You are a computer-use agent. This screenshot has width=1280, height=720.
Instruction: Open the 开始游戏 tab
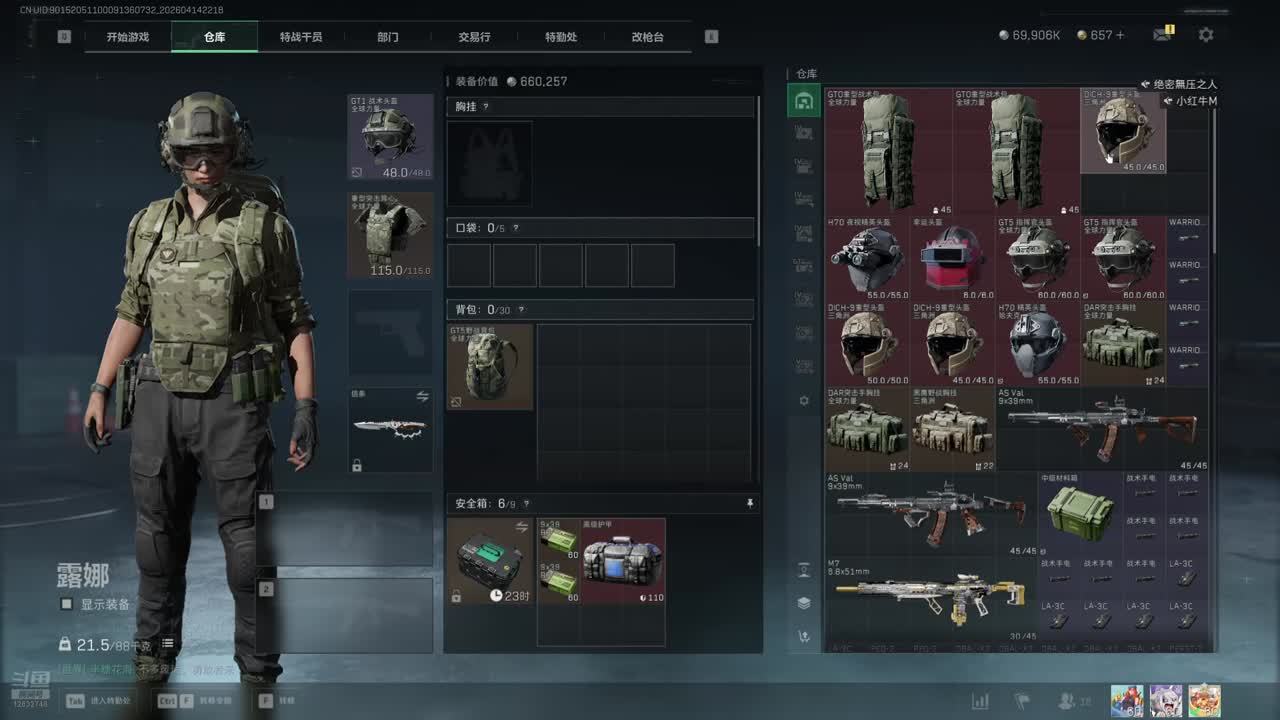click(x=128, y=37)
